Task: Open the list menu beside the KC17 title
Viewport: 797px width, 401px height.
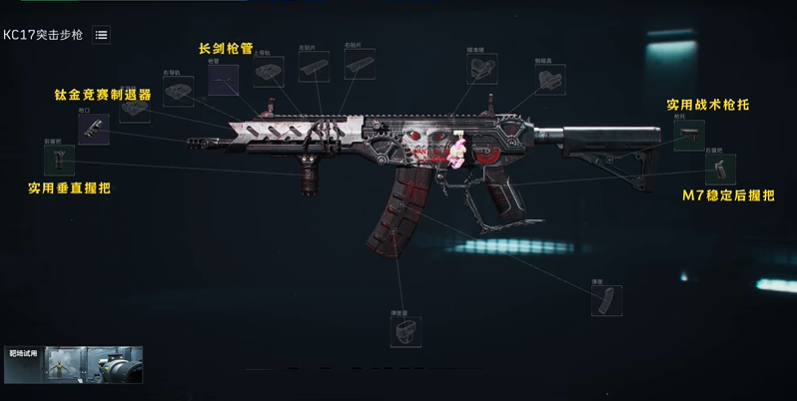Action: (x=101, y=35)
